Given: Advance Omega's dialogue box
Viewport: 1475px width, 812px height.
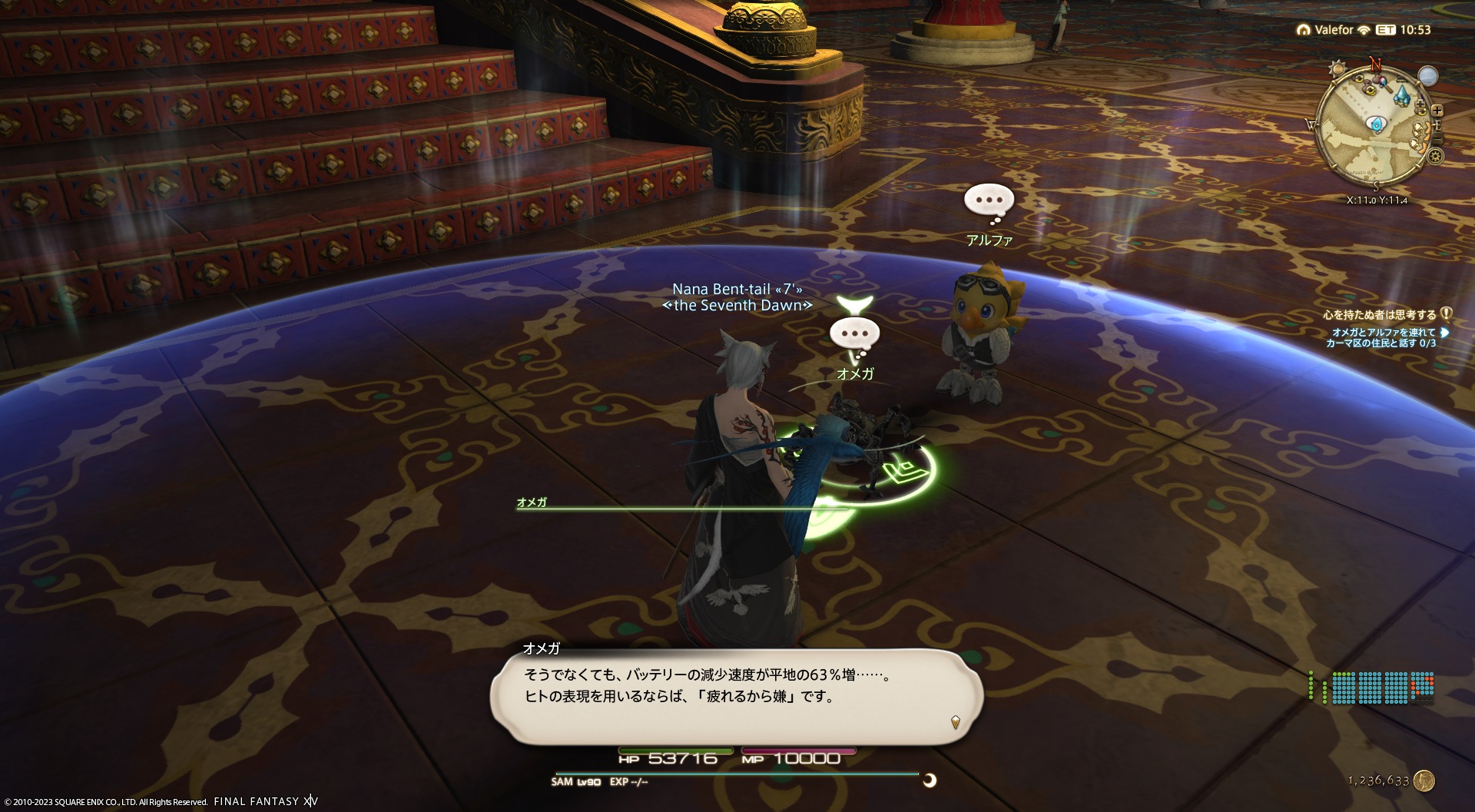Looking at the screenshot, I should pyautogui.click(x=736, y=695).
